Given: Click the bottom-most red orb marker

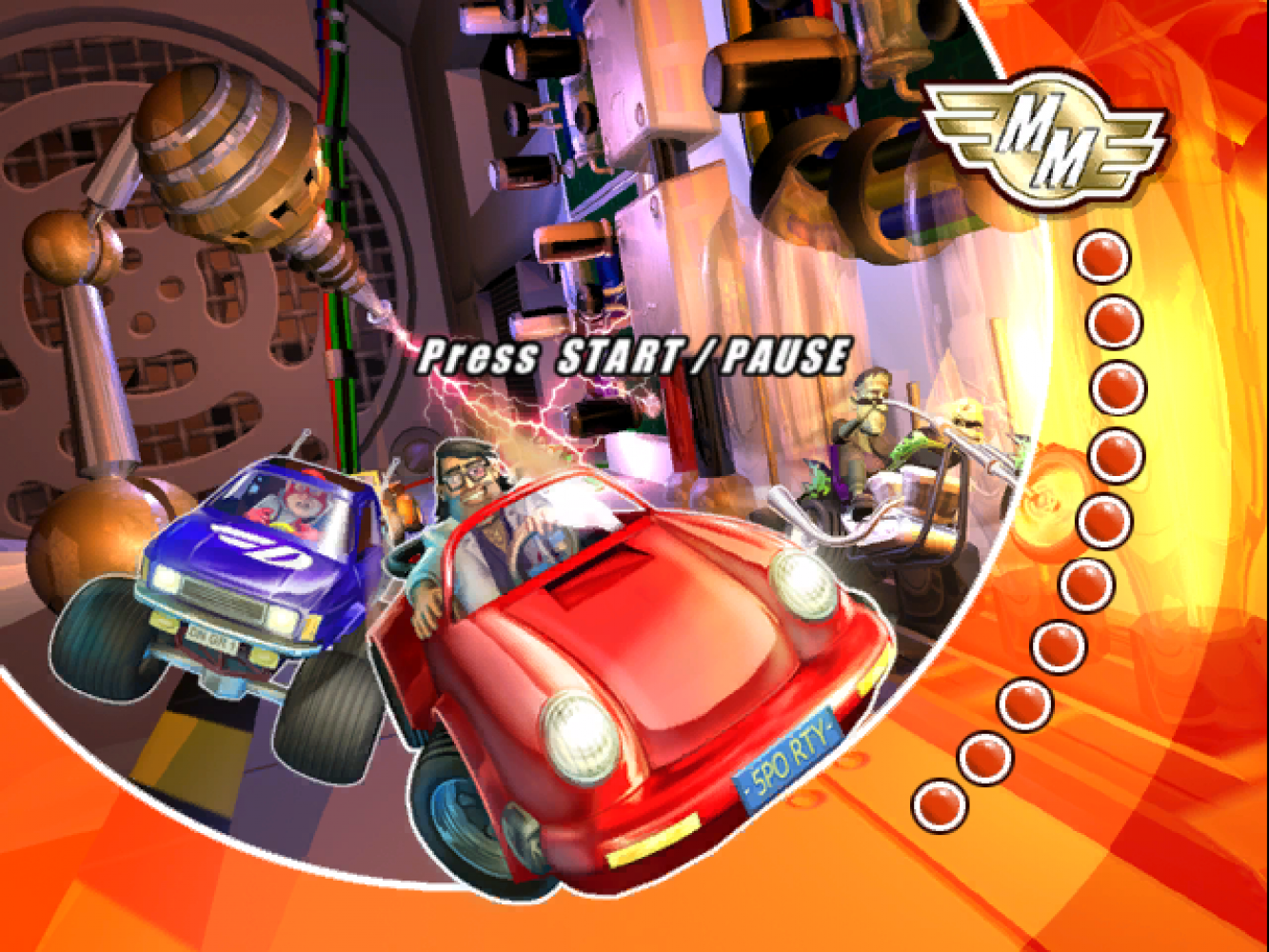Looking at the screenshot, I should tap(938, 803).
